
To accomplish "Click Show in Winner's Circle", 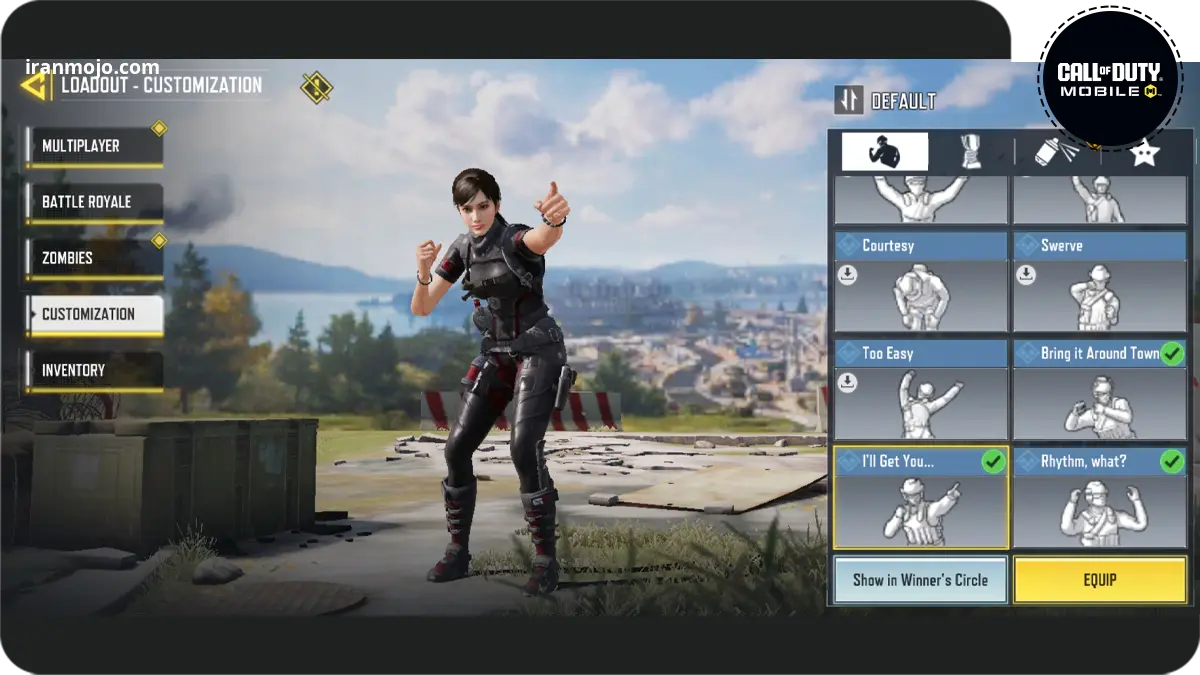I will [x=920, y=580].
